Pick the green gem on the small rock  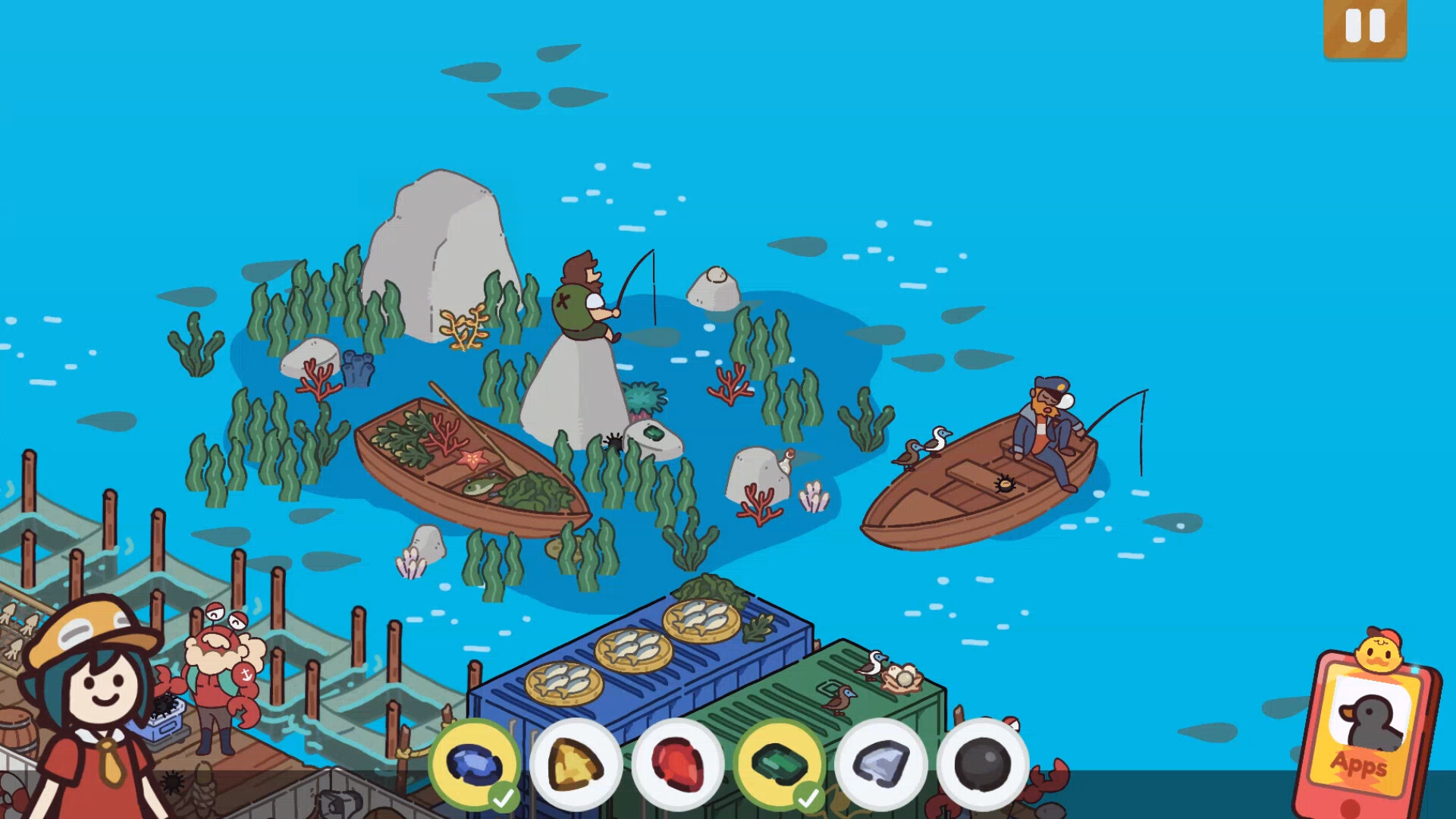pos(652,434)
